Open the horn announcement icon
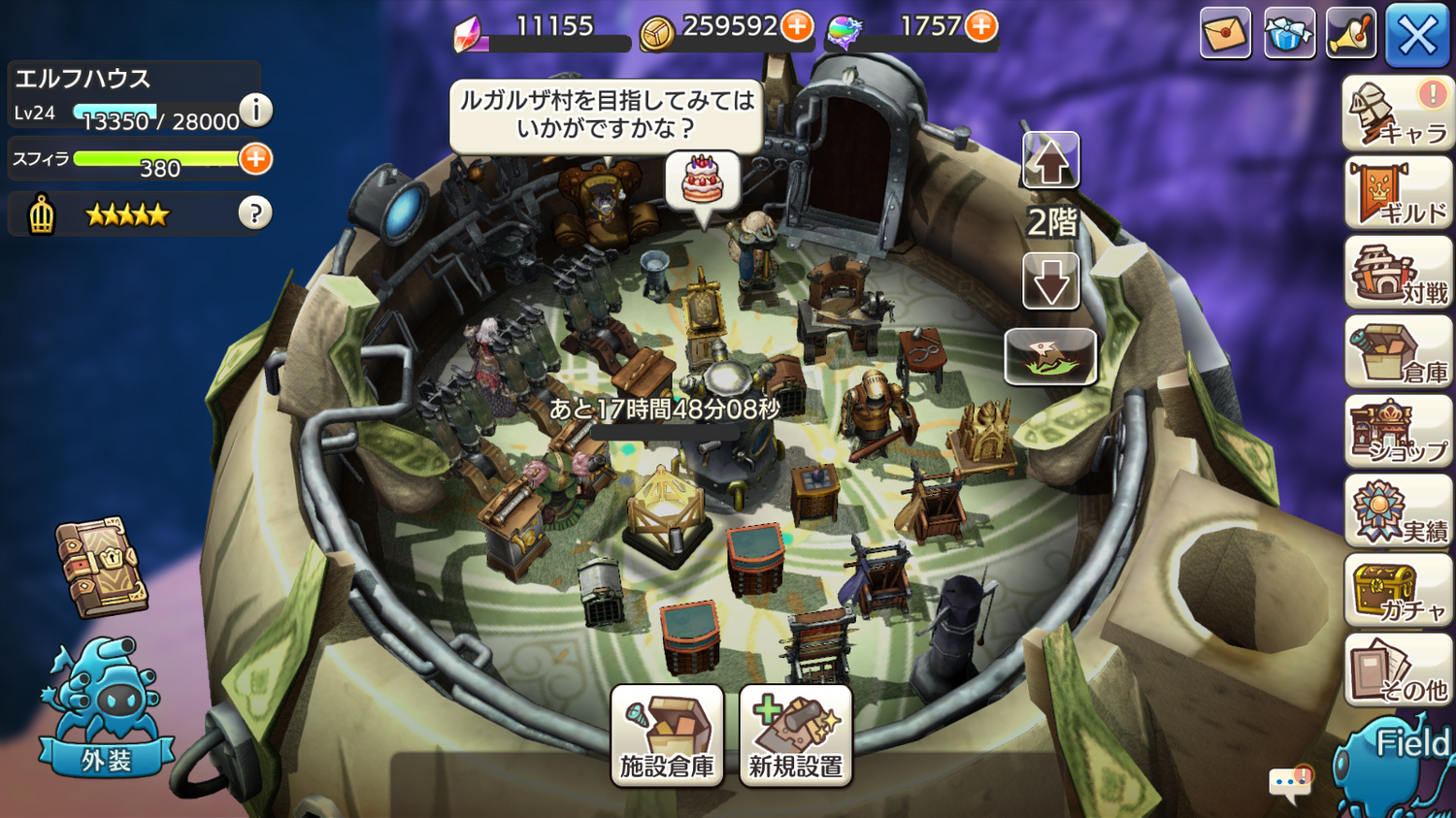Screen dimensions: 1456x818 [1351, 34]
